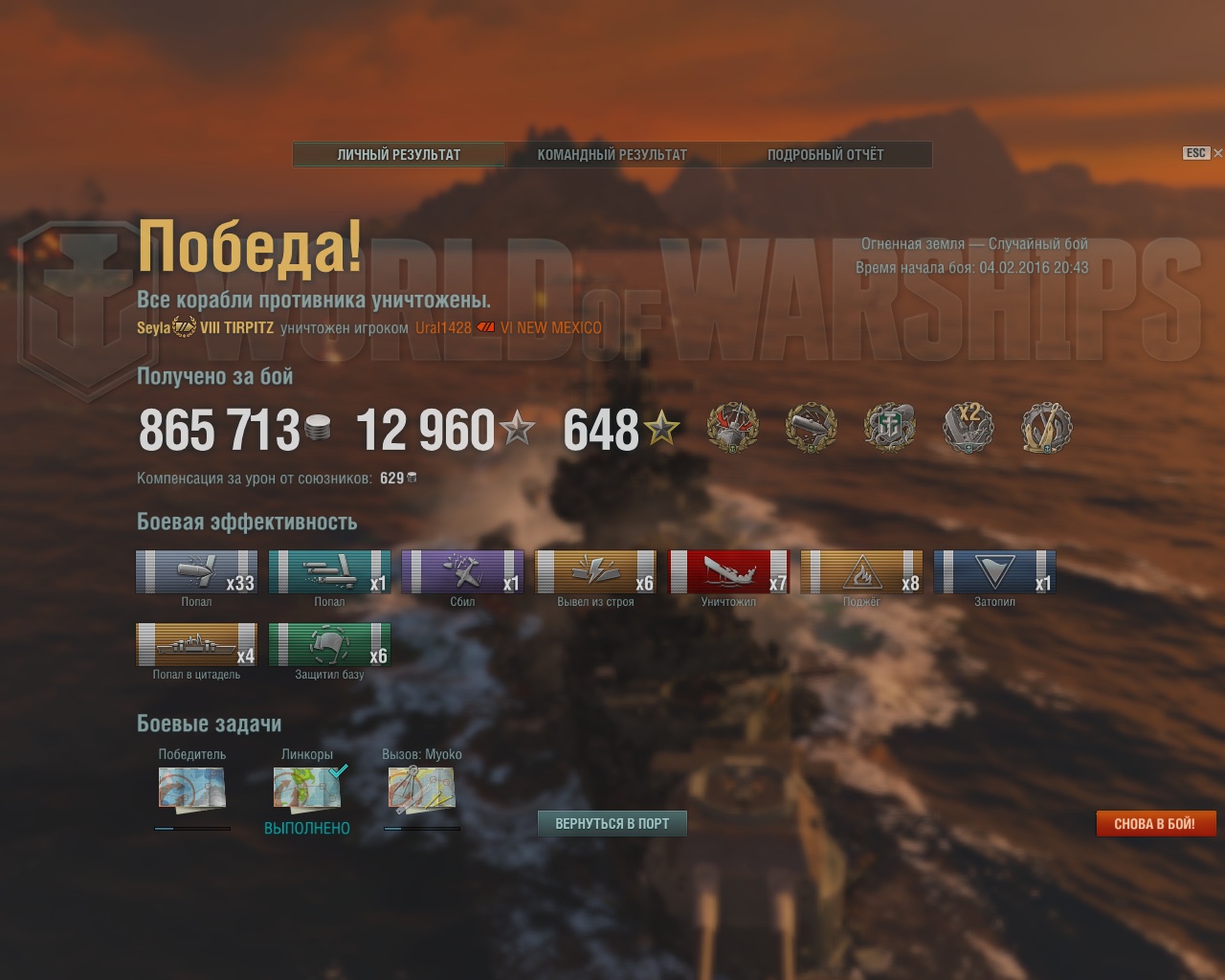Switch to the Командный результат tab
Viewport: 1225px width, 980px height.
click(612, 154)
